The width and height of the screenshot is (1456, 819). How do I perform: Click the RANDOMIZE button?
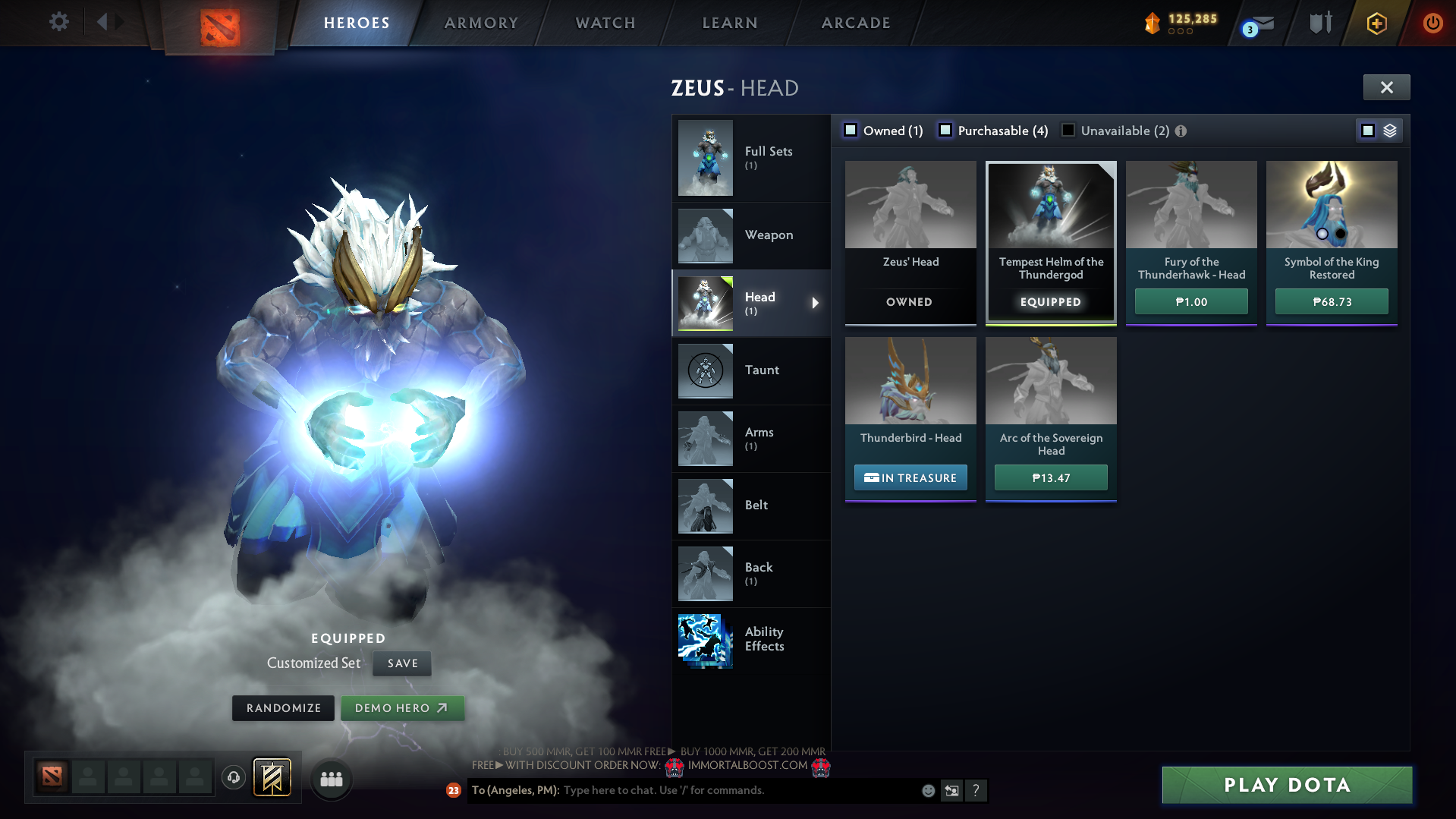[x=282, y=707]
